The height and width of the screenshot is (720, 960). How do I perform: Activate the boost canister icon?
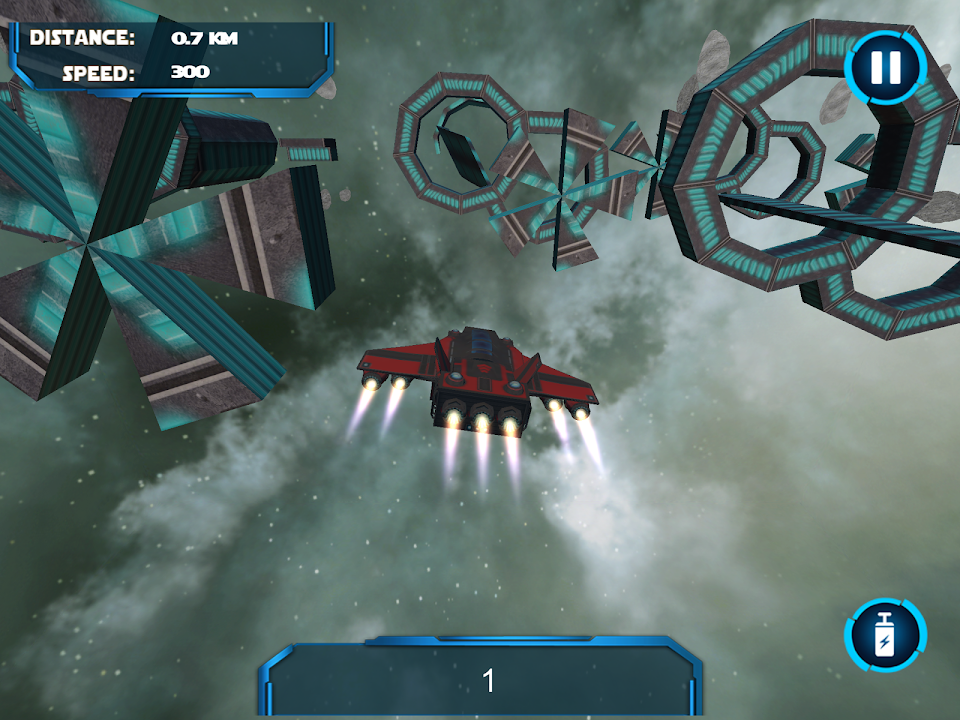(x=885, y=635)
